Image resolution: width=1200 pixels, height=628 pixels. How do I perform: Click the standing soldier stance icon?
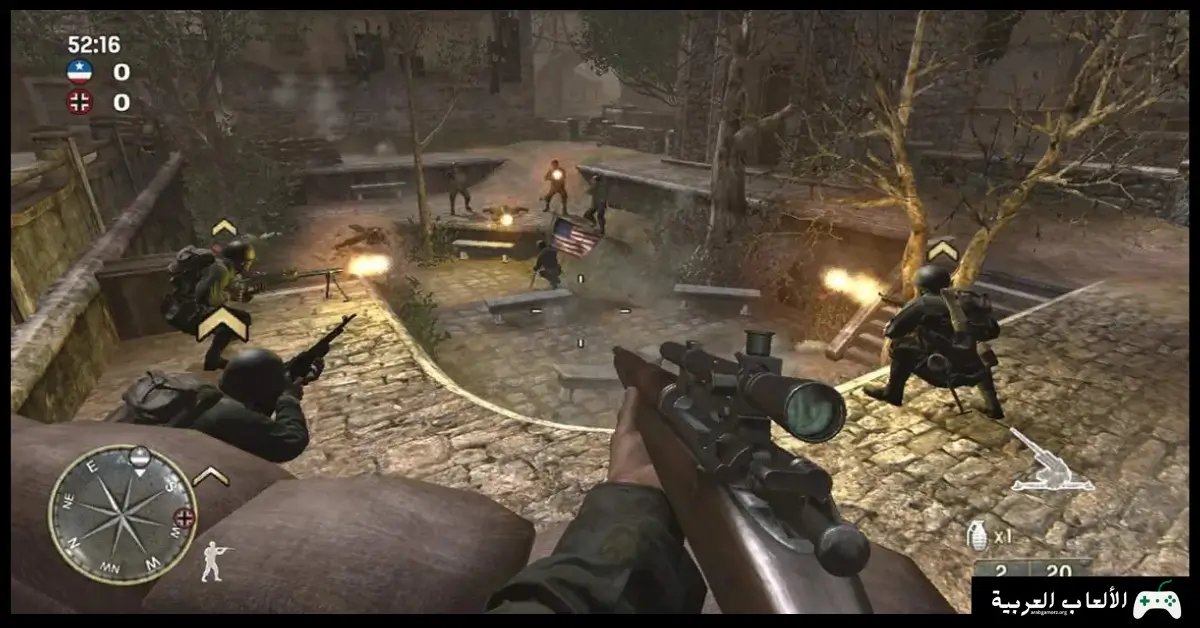tap(214, 562)
